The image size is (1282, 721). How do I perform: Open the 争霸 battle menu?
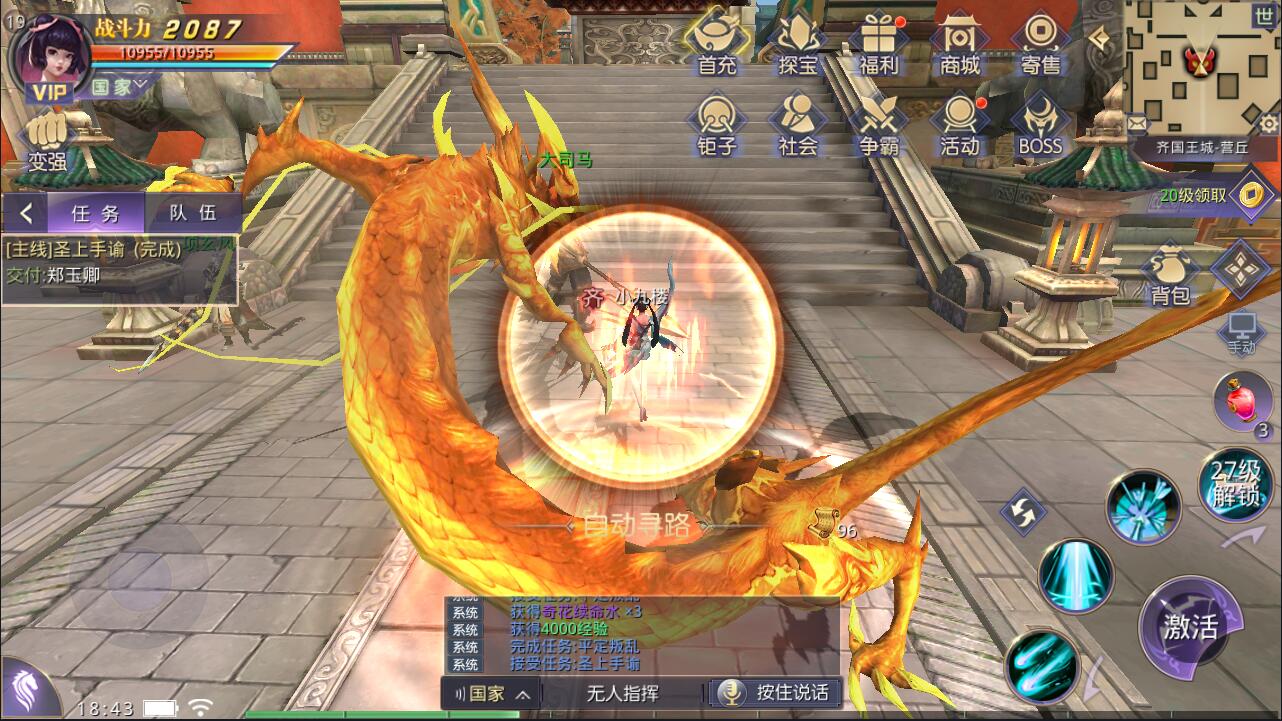[x=879, y=125]
